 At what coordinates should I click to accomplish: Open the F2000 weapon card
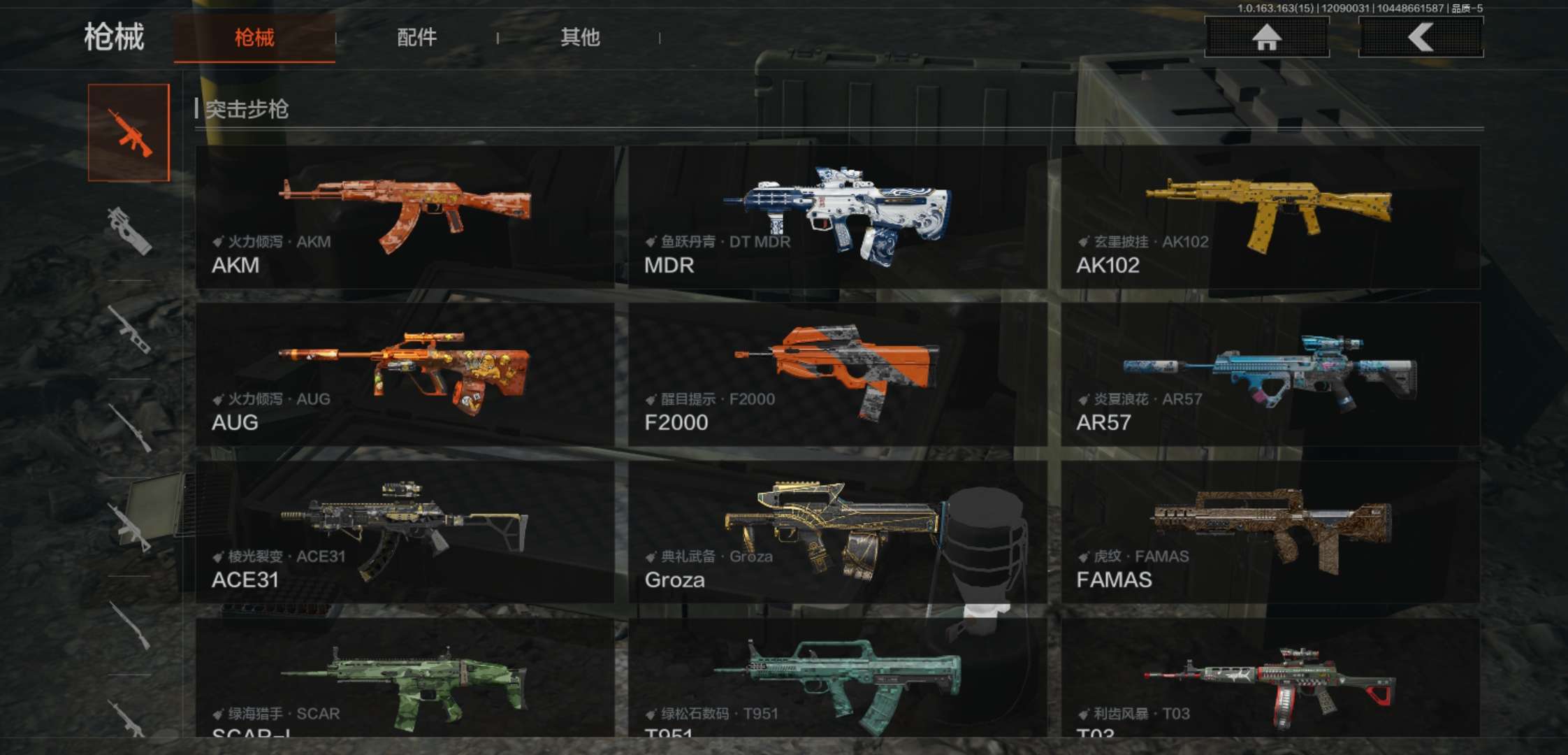837,375
